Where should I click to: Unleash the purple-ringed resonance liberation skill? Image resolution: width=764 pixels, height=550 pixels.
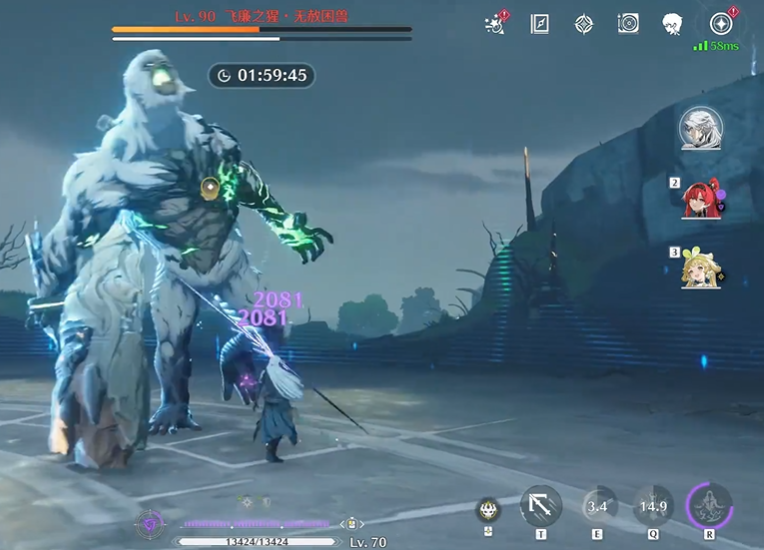[709, 505]
